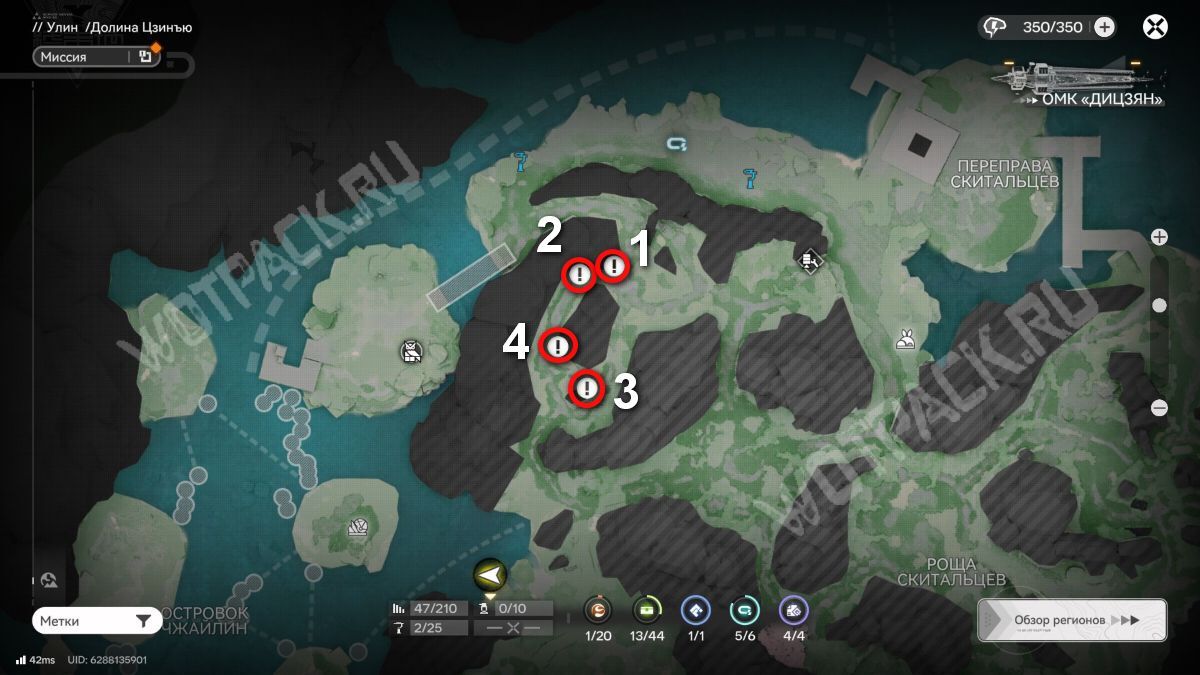Select map marker number 1
Viewport: 1200px width, 675px height.
[x=612, y=266]
